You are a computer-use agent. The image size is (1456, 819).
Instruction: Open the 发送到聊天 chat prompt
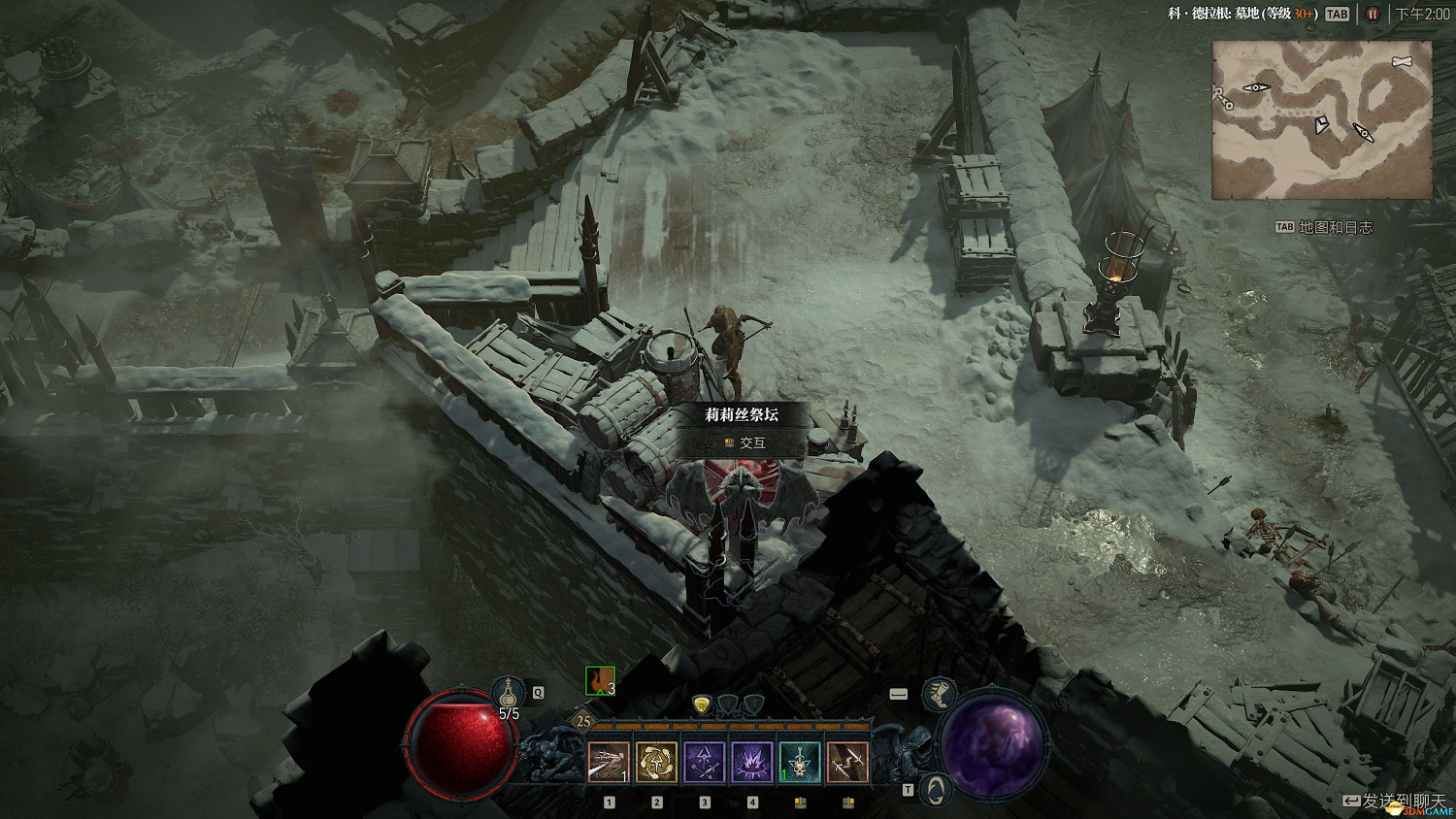[1396, 801]
